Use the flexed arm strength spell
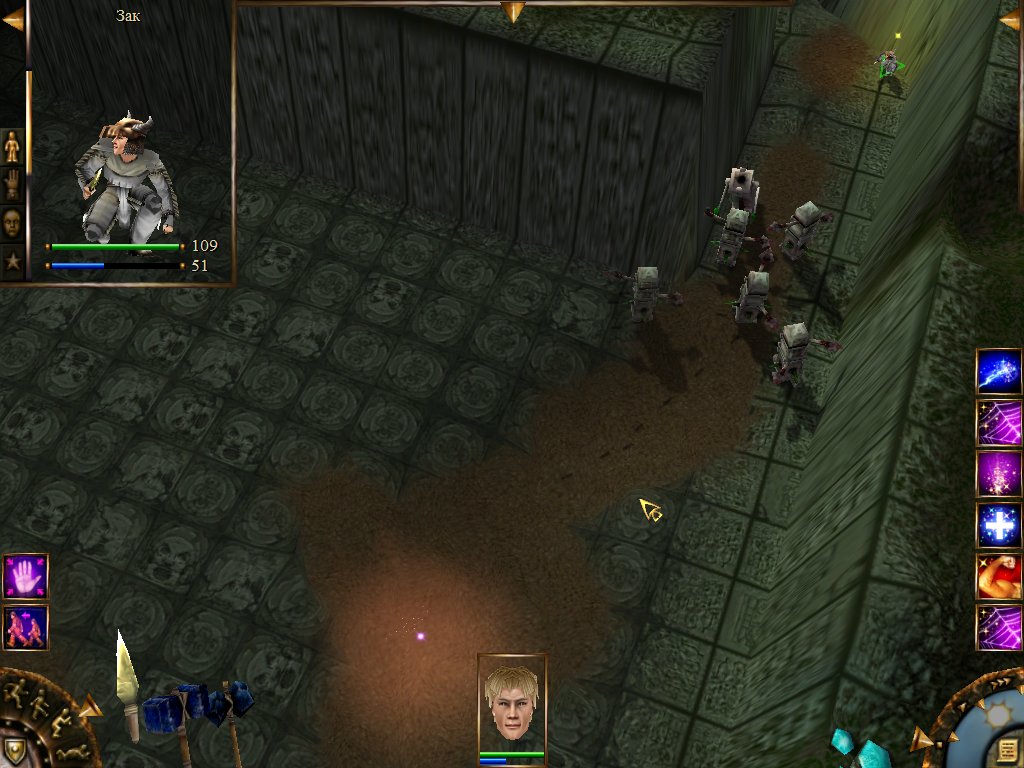The height and width of the screenshot is (768, 1024). click(x=998, y=577)
